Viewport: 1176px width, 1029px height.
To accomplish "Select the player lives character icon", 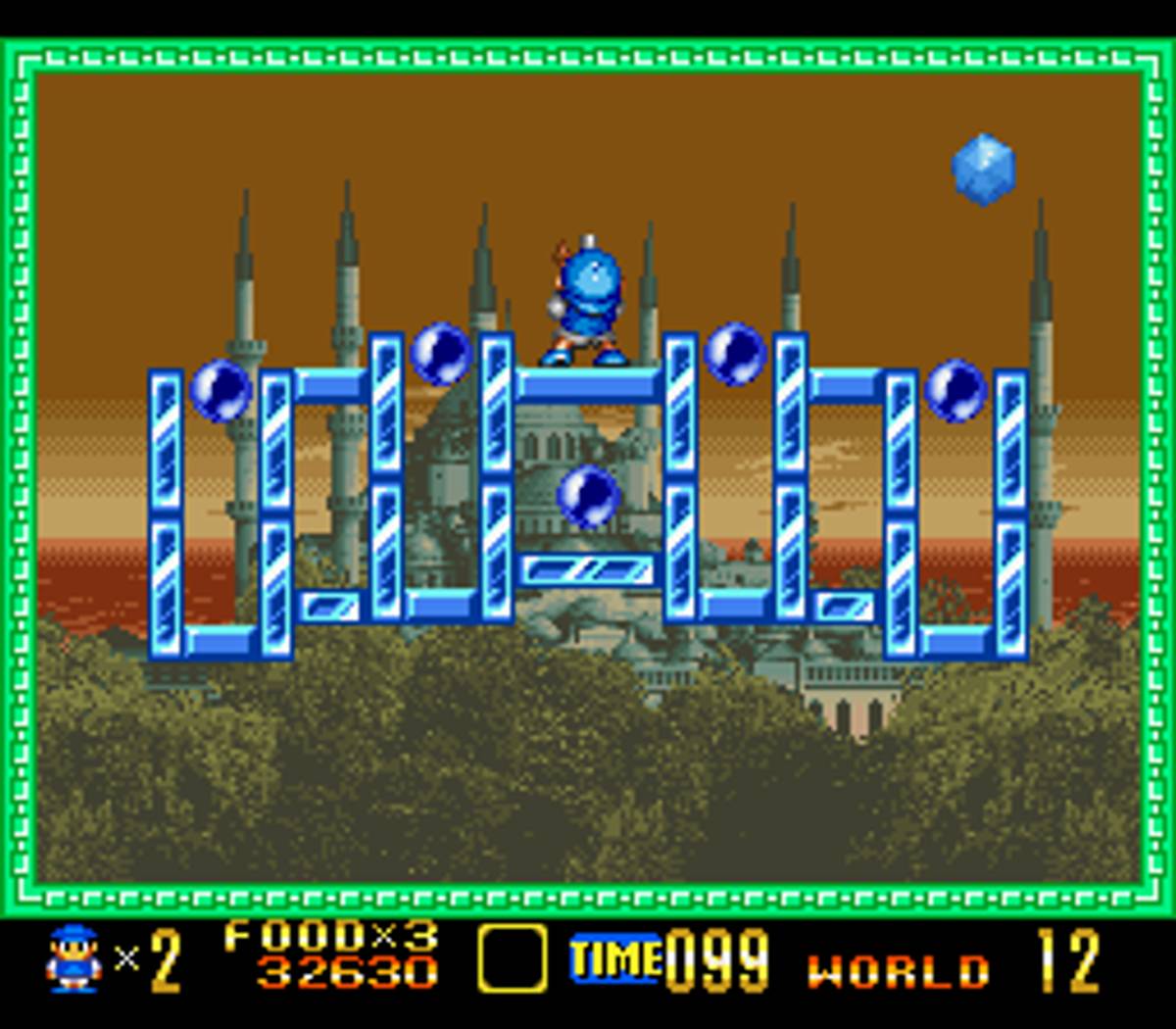I will tap(73, 959).
